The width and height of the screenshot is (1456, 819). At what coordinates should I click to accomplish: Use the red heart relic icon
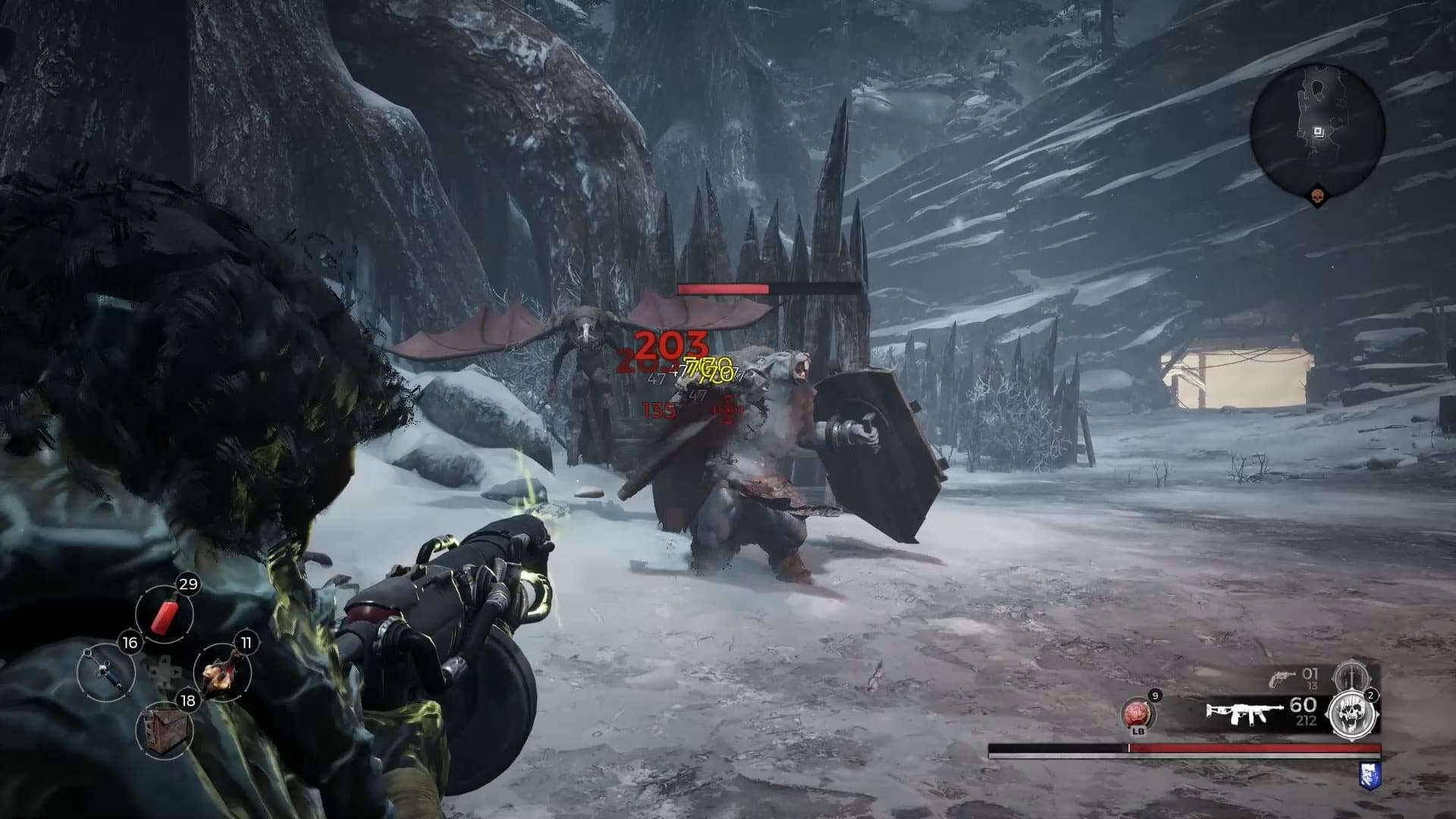1137,714
